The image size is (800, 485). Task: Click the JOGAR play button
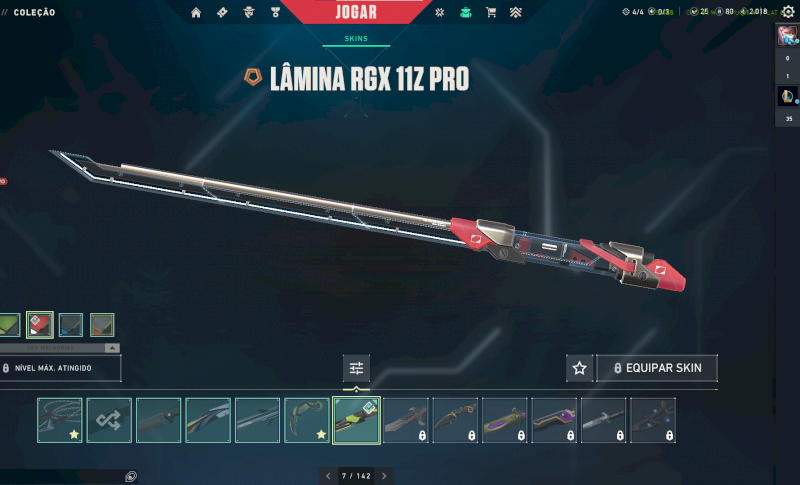click(x=357, y=14)
